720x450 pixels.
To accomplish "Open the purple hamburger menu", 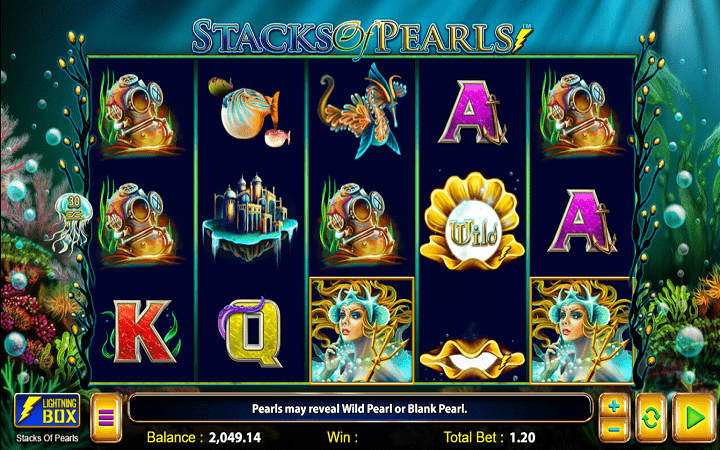I will click(x=106, y=417).
